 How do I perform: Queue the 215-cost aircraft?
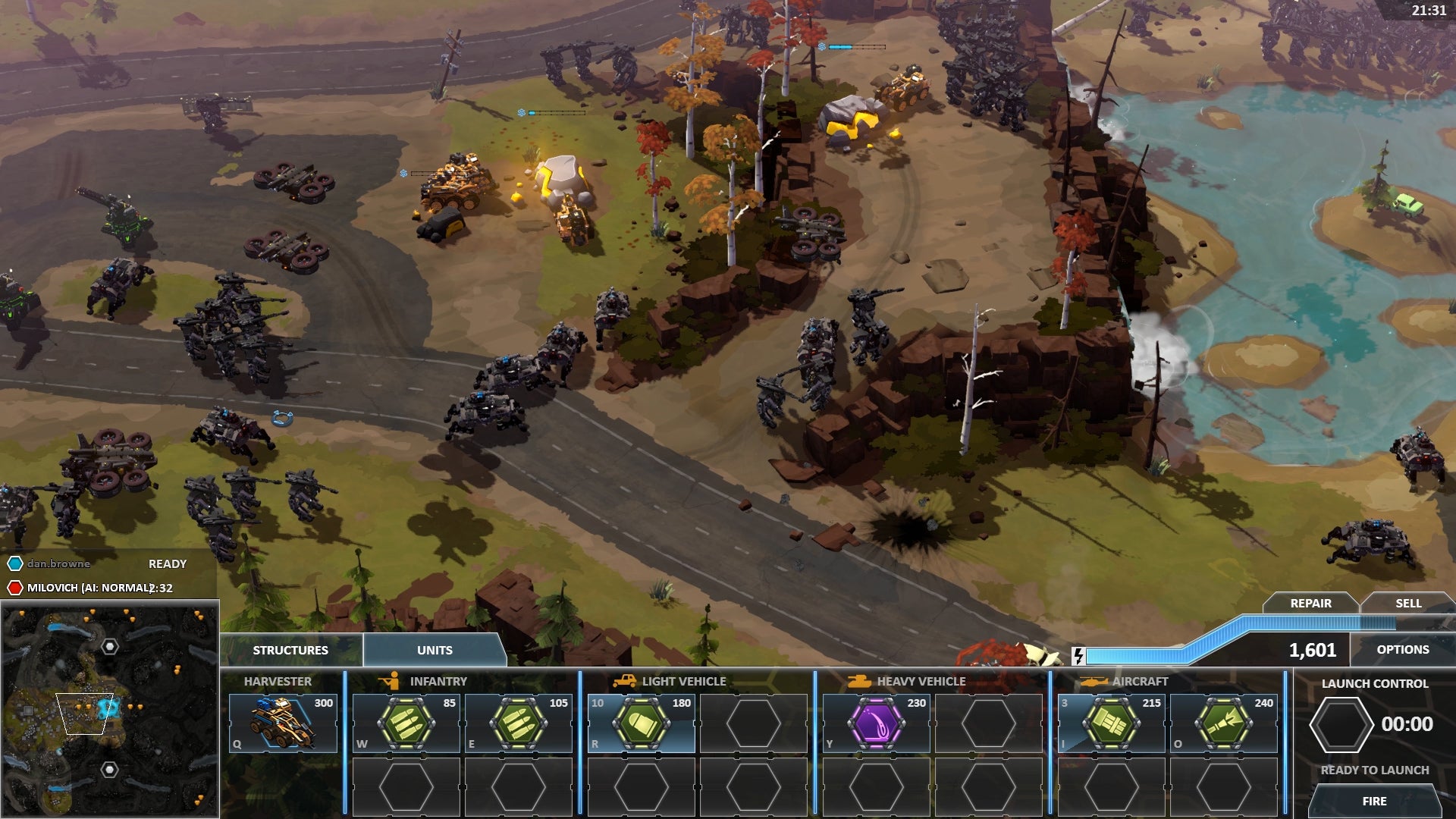click(1112, 723)
